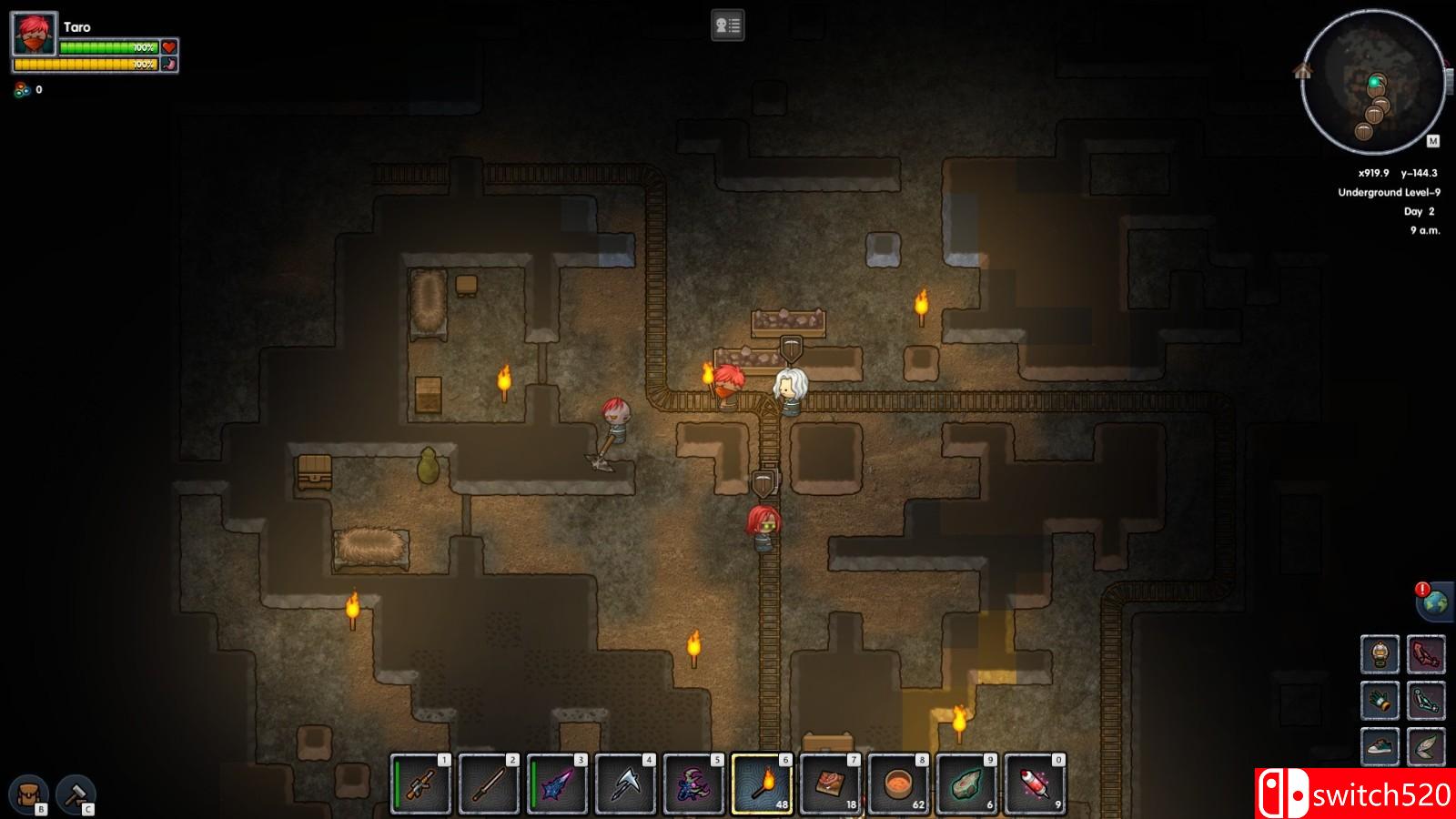The width and height of the screenshot is (1456, 819).
Task: Select the red firework rocket slot
Action: [1035, 784]
